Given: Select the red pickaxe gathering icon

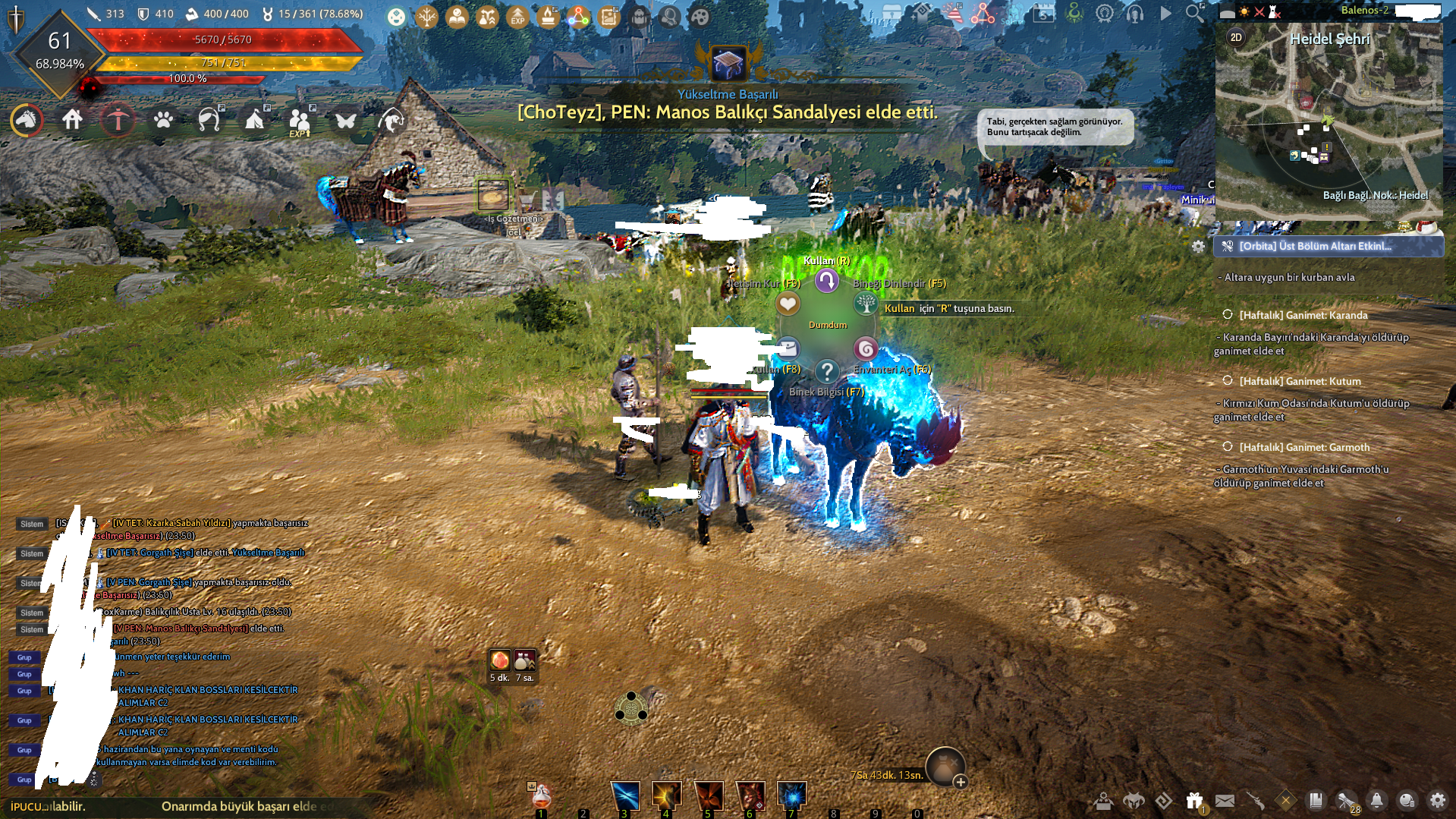Looking at the screenshot, I should (118, 120).
